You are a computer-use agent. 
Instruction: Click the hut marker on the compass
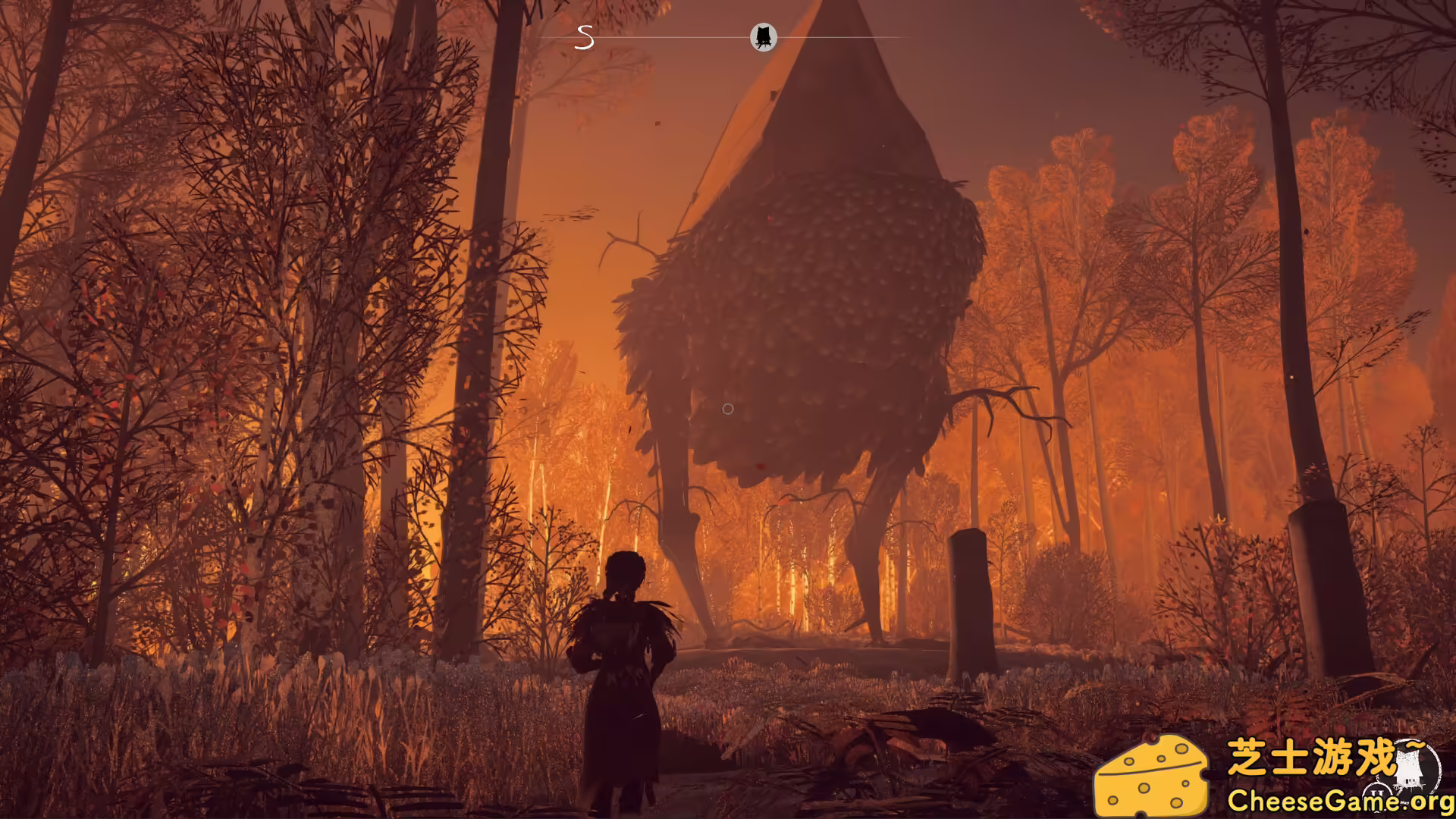click(x=764, y=36)
